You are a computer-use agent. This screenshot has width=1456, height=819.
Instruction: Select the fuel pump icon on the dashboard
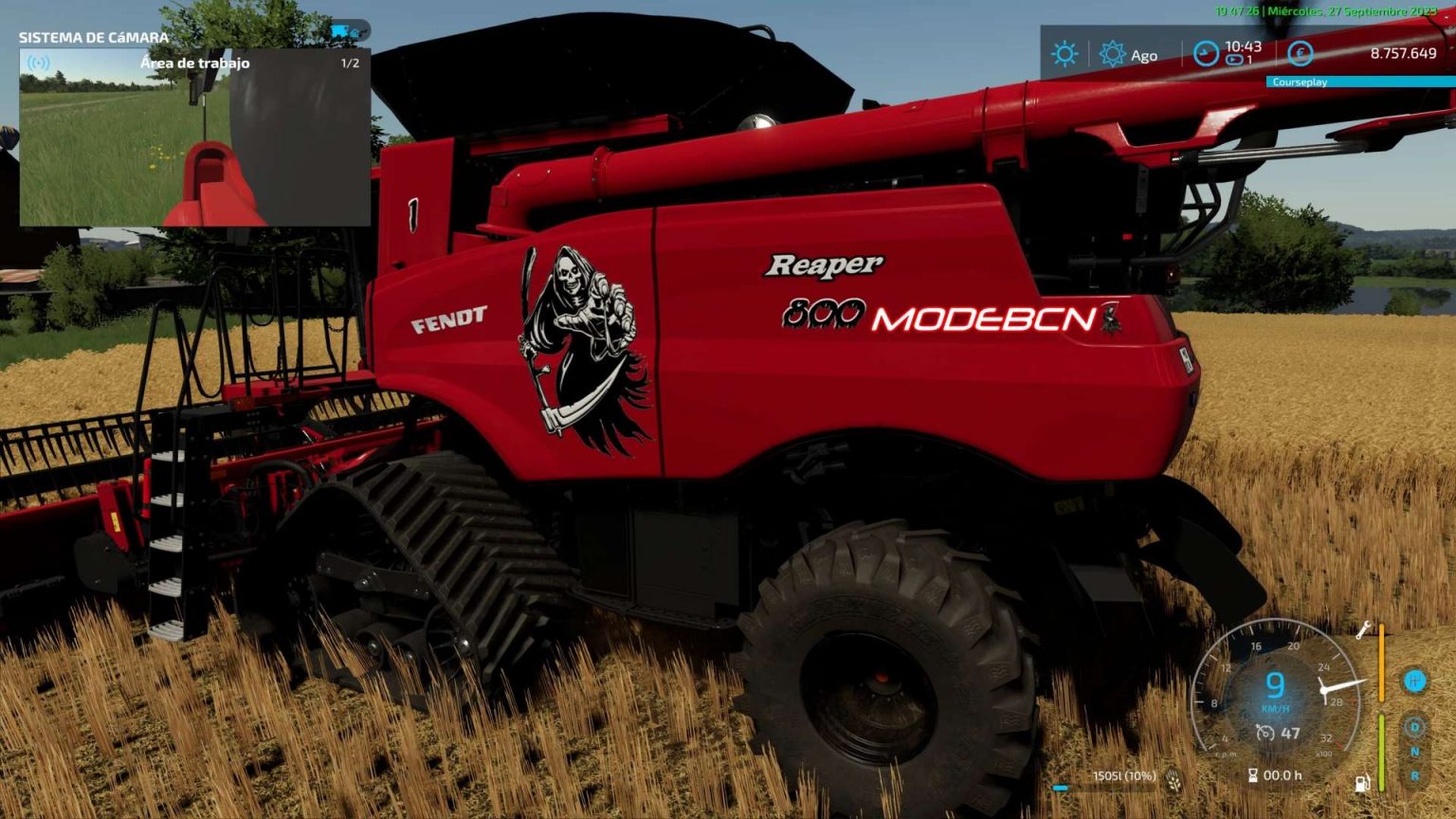tap(1363, 781)
